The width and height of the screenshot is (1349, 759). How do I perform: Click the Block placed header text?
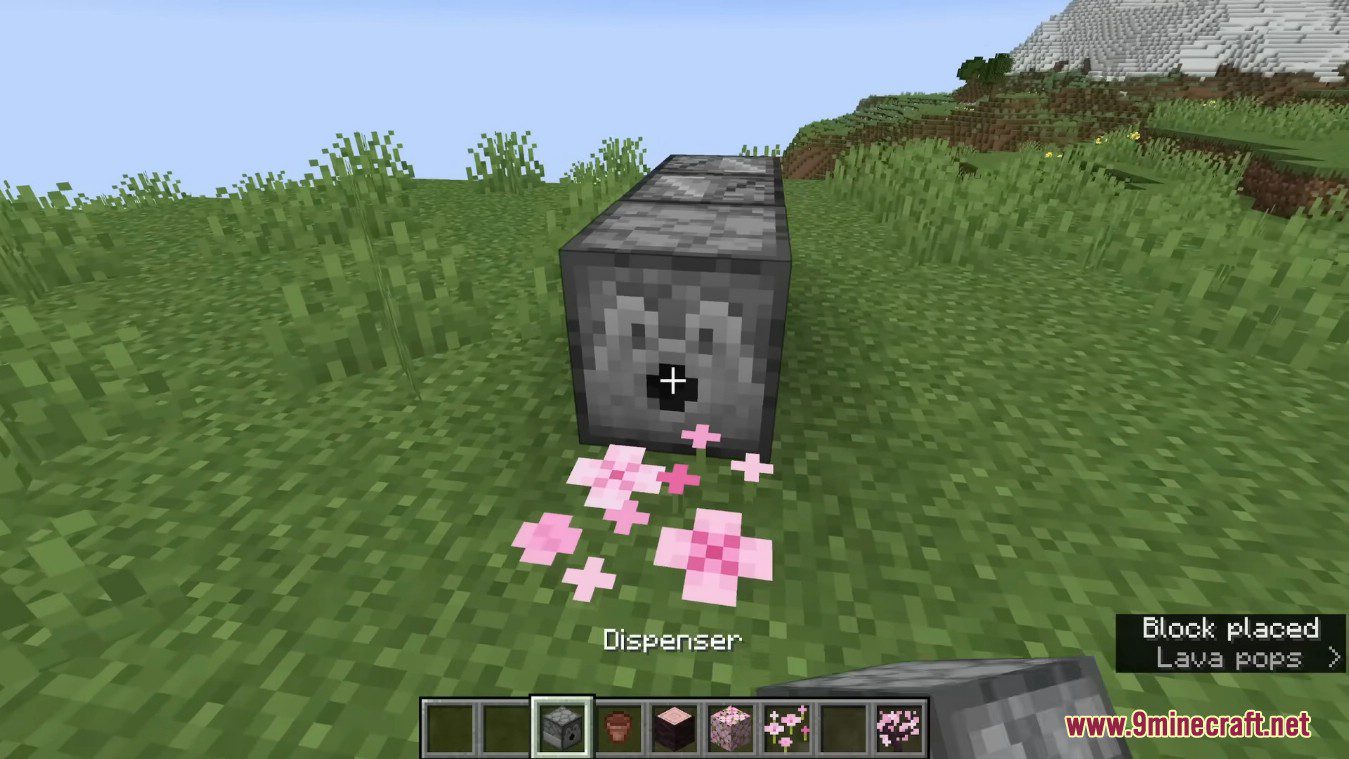tap(1230, 628)
